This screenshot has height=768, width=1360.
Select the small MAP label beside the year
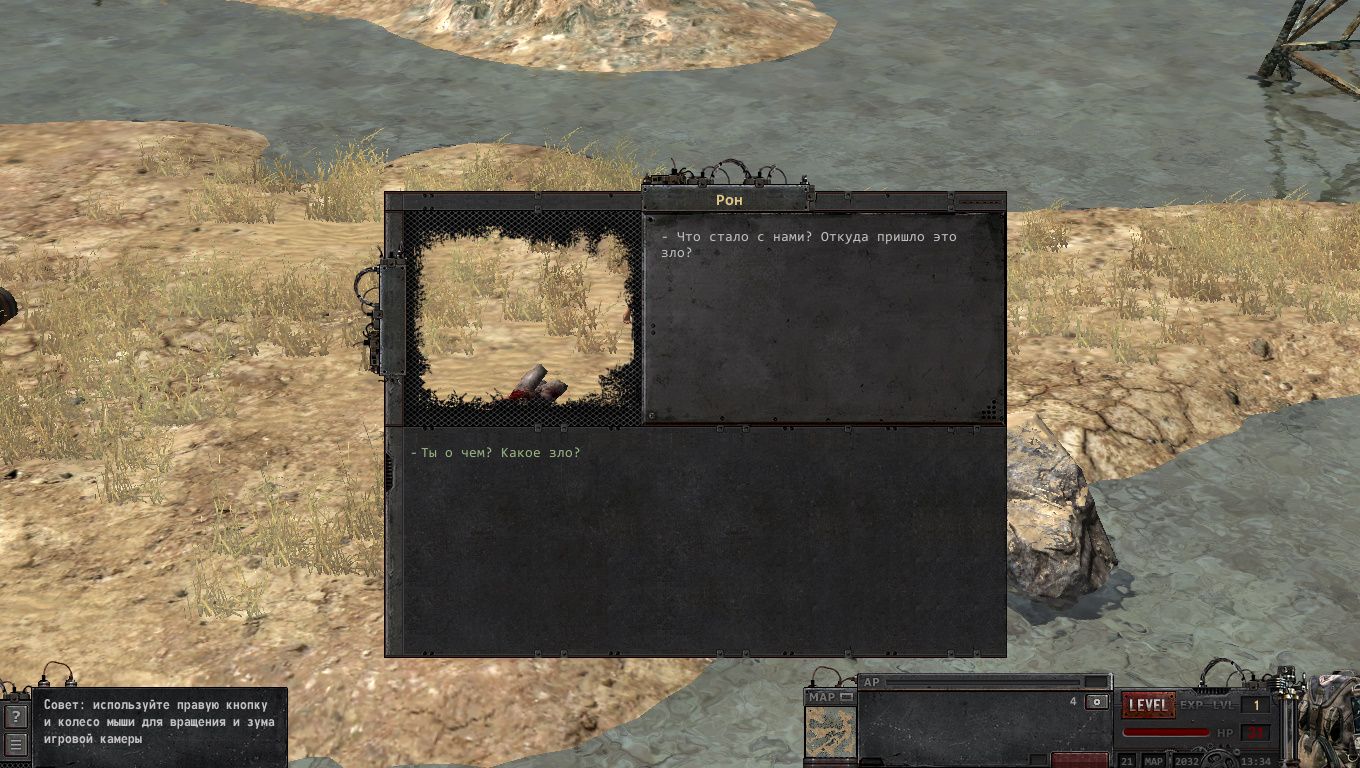(x=1154, y=761)
